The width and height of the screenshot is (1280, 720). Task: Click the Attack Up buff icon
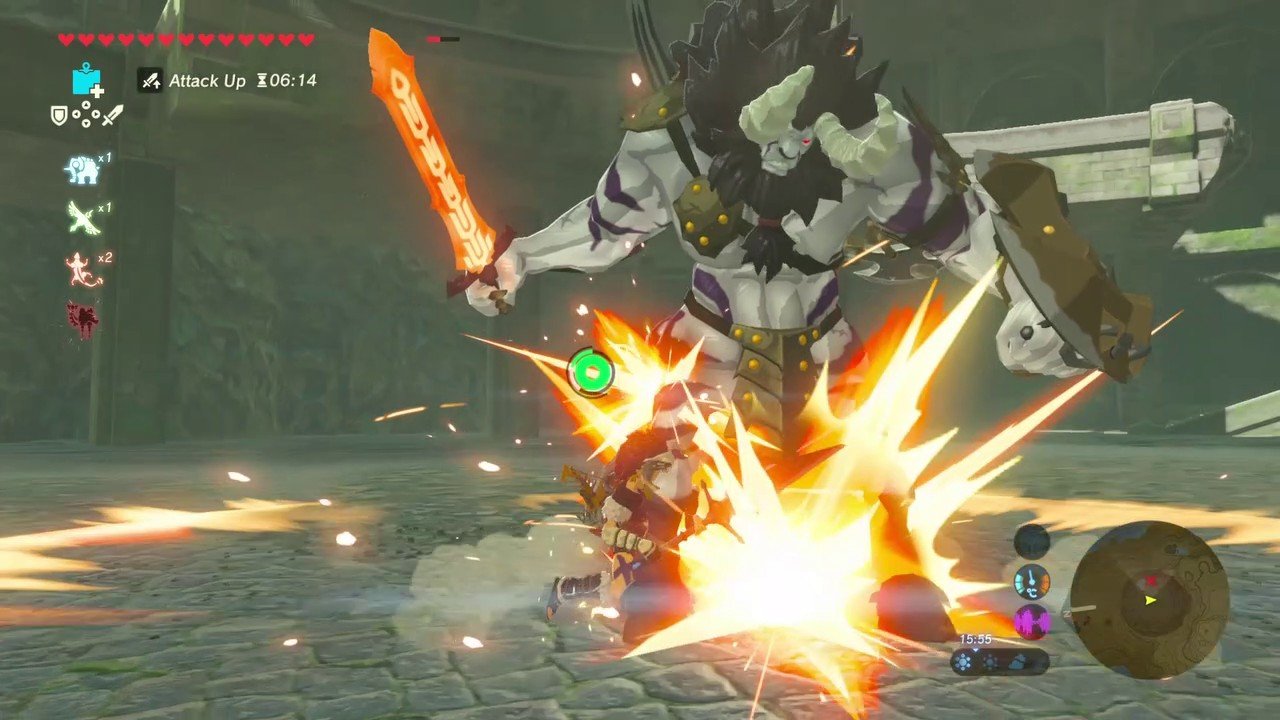(148, 80)
